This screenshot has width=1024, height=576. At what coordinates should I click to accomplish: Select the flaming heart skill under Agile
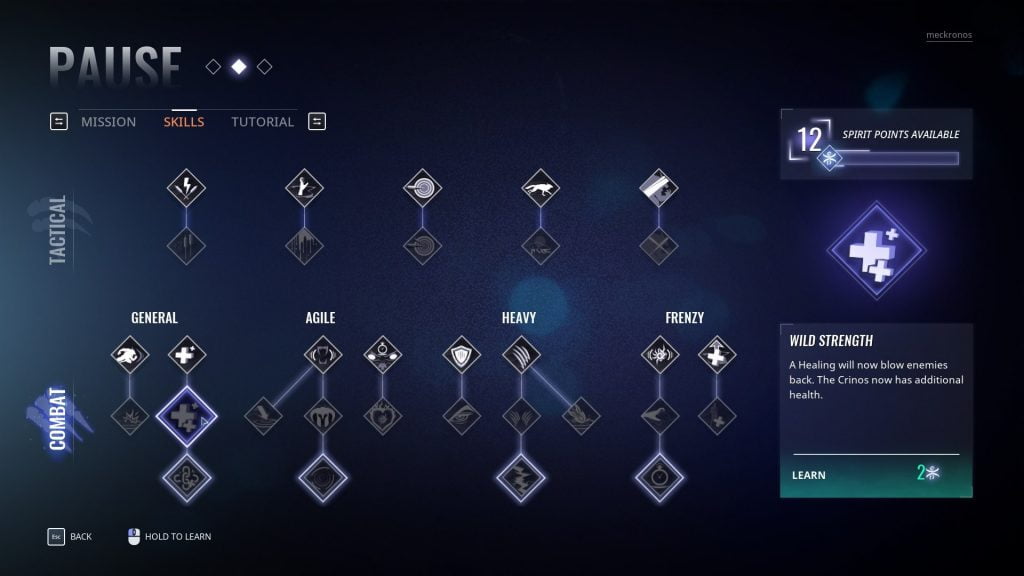[x=382, y=416]
